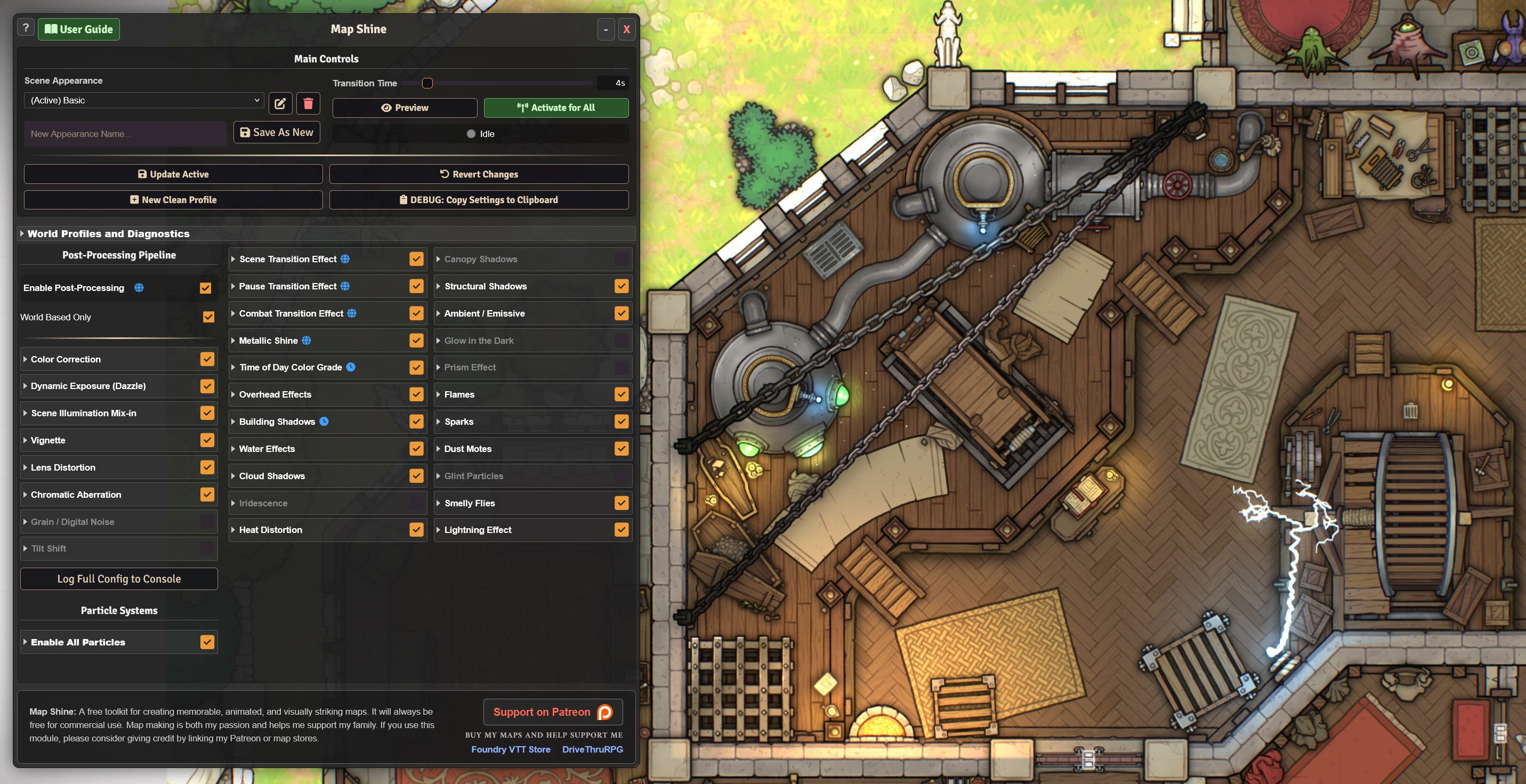The width and height of the screenshot is (1526, 784).
Task: Click the help question mark icon
Action: (x=26, y=27)
